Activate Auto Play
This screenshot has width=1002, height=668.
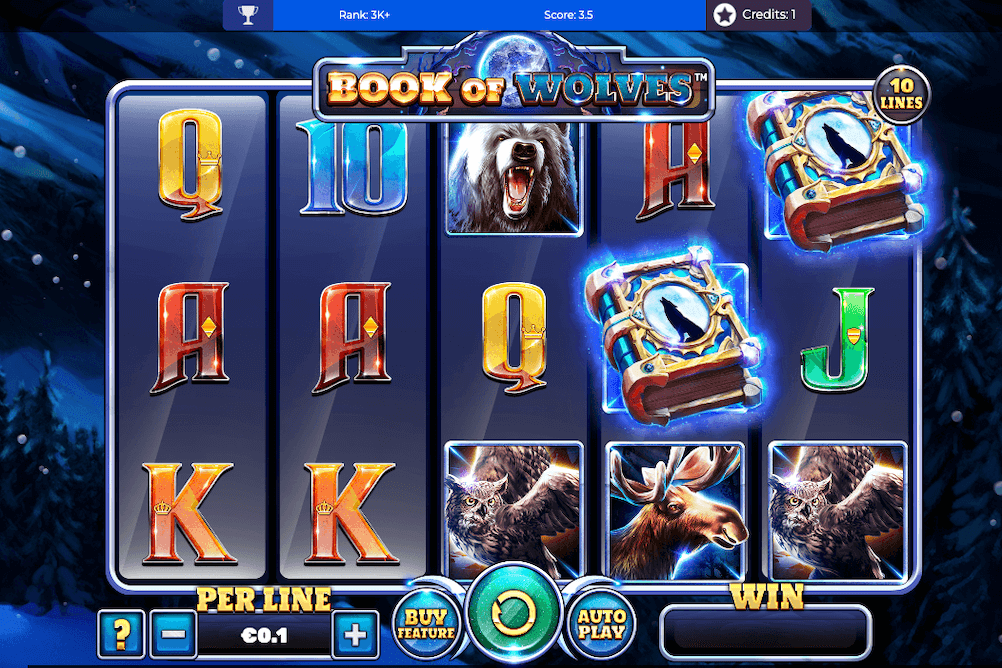click(602, 624)
